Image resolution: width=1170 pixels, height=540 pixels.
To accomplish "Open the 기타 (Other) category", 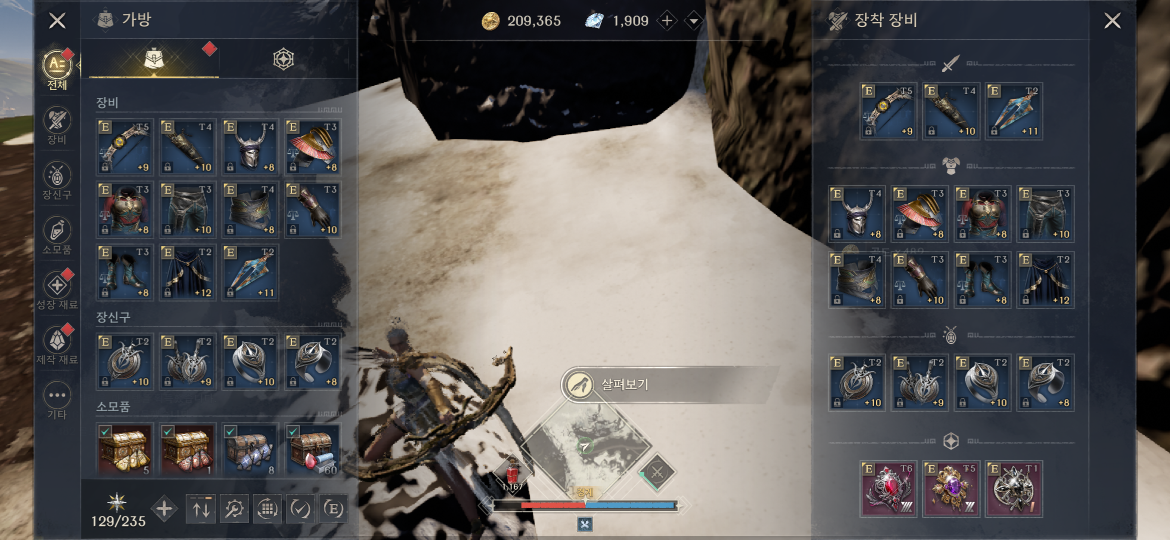I will tap(57, 398).
